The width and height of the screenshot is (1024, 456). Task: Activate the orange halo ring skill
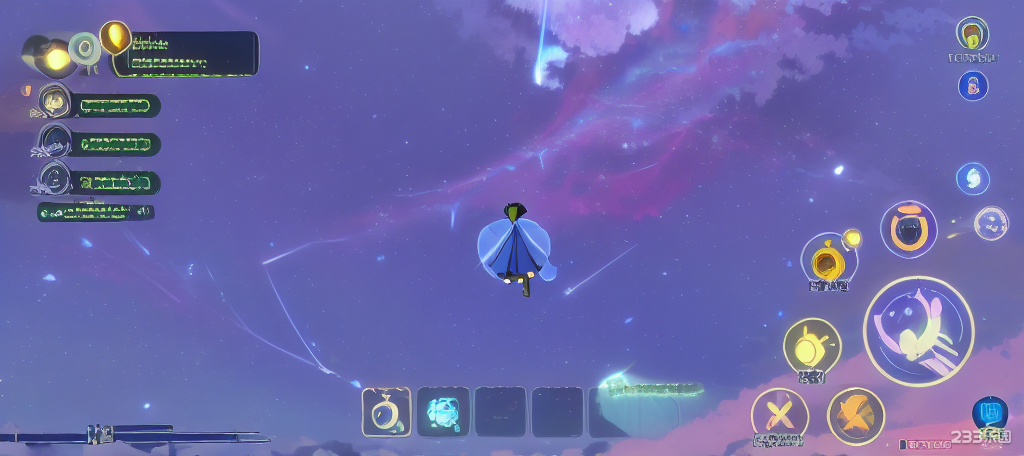pos(908,229)
